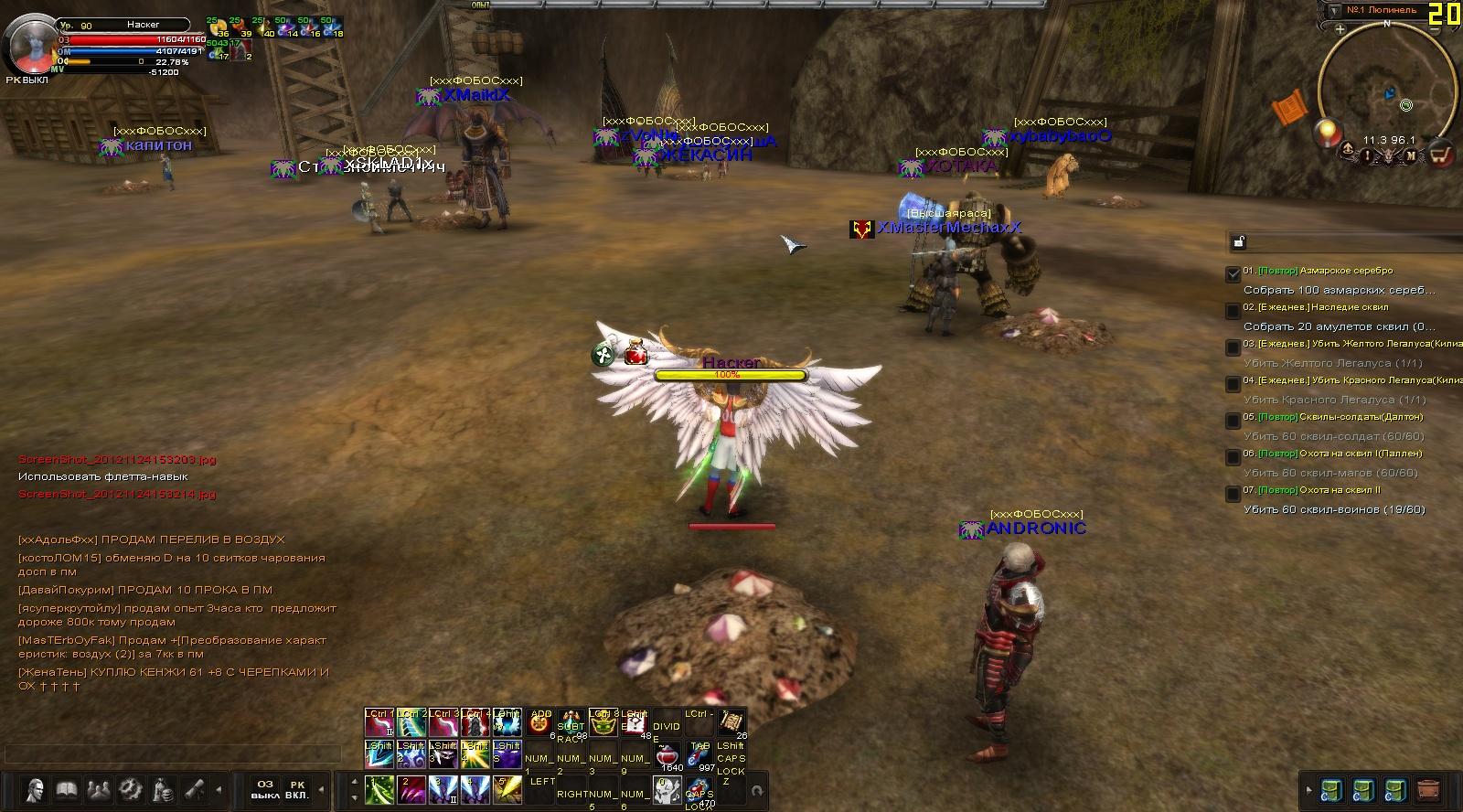This screenshot has width=1463, height=812.
Task: Zoom in the minimap with plus button
Action: pos(1340,29)
